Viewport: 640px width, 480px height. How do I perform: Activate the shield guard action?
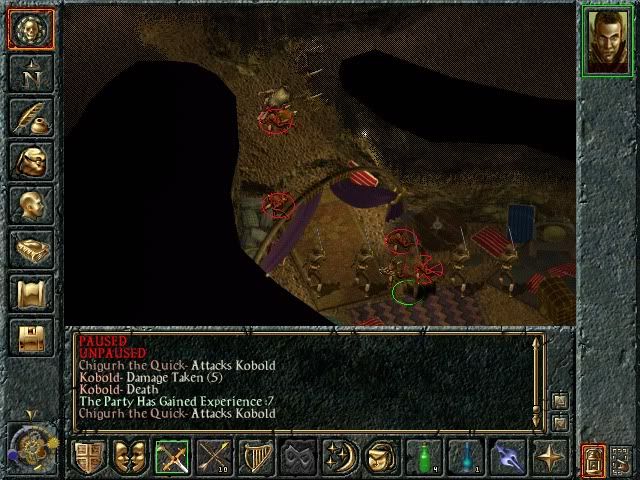pos(88,457)
